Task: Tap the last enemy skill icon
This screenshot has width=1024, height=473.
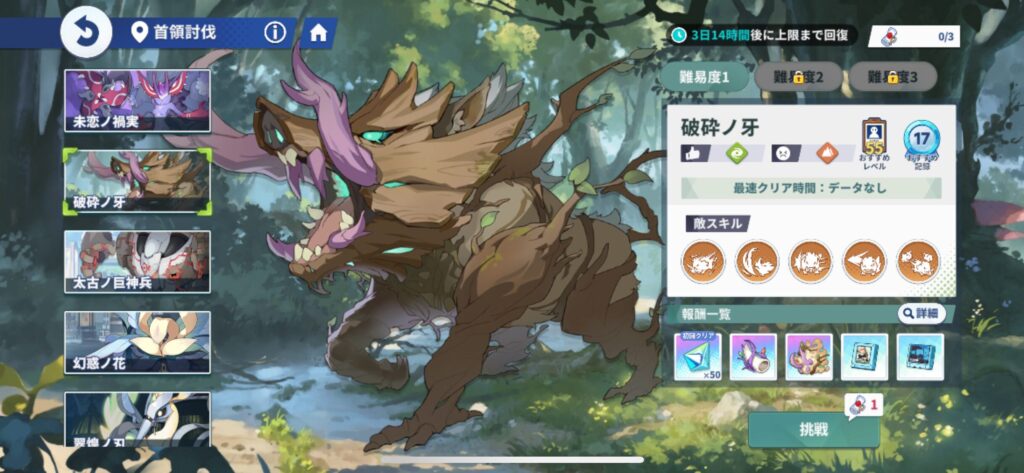Action: coord(917,262)
